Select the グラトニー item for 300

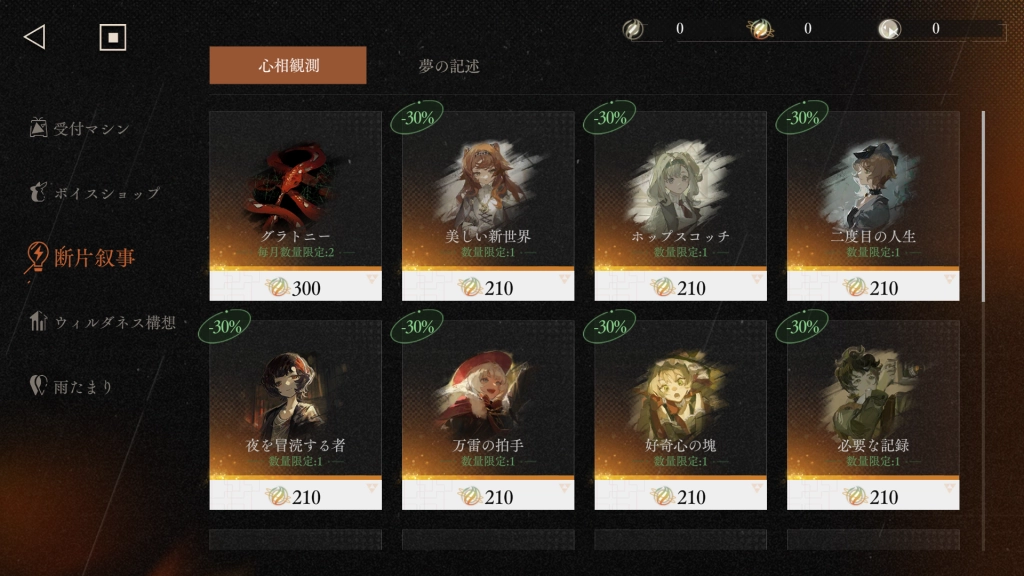coord(295,206)
